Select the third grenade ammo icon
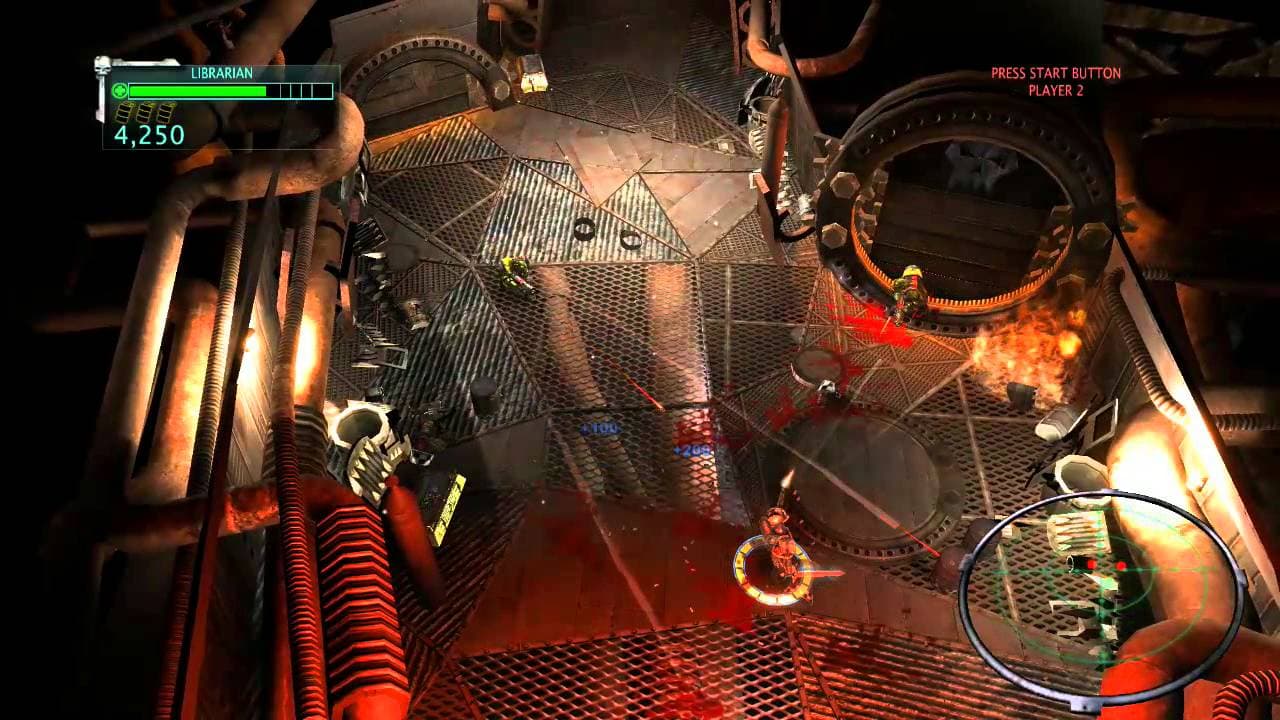The width and height of the screenshot is (1280, 720). coord(164,113)
